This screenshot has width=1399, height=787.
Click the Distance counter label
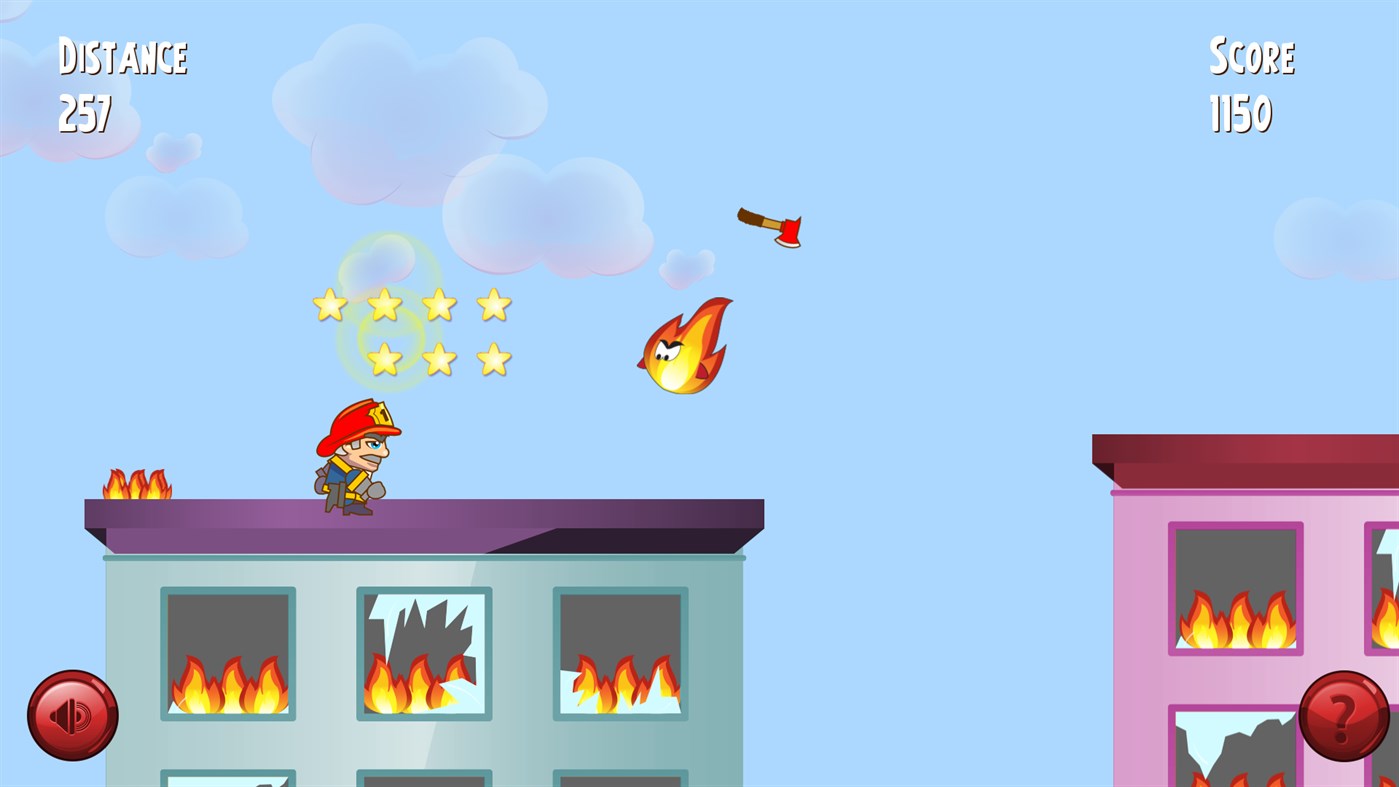point(121,55)
